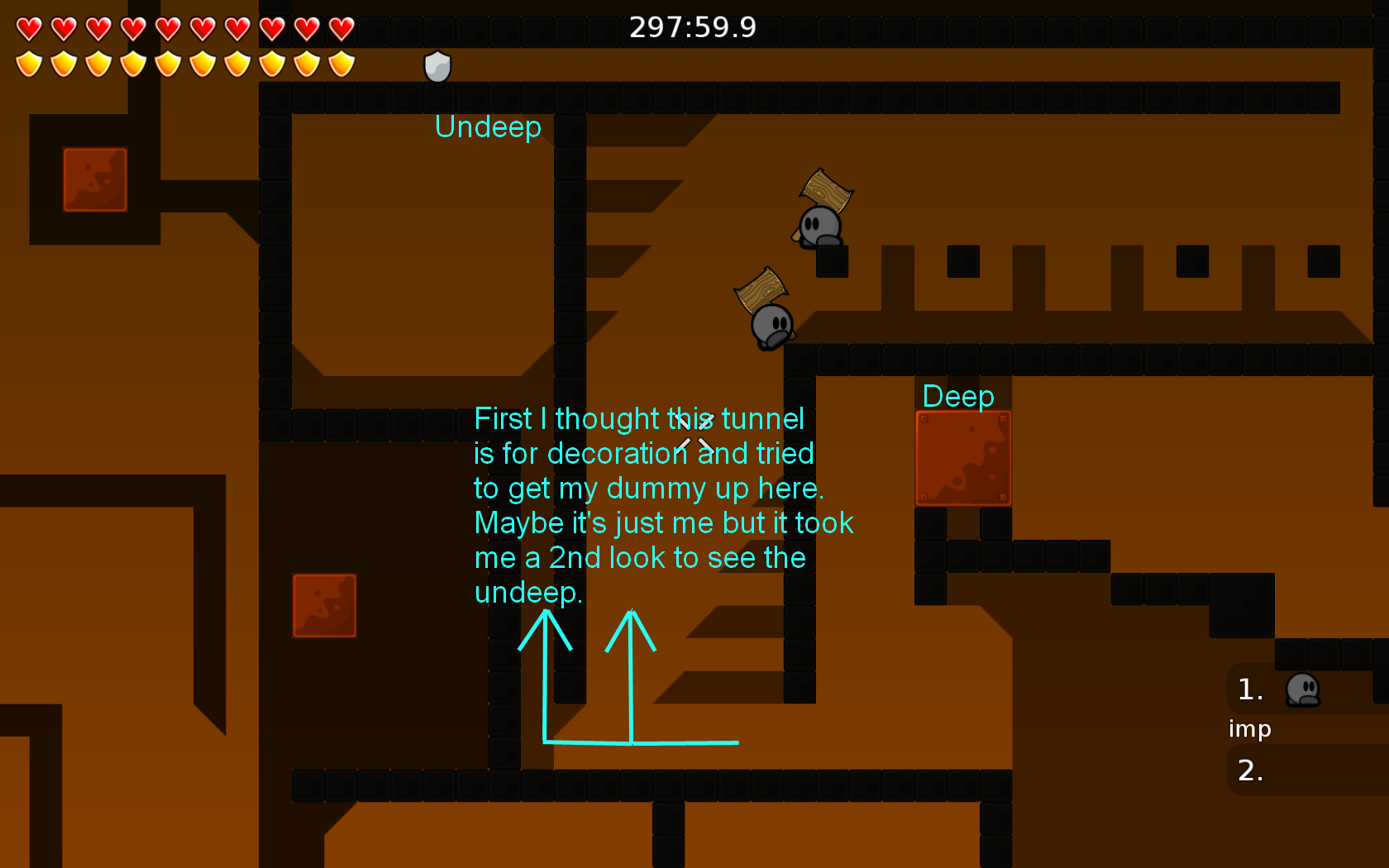Click the 297:59.9 timer at top center

pos(693,26)
